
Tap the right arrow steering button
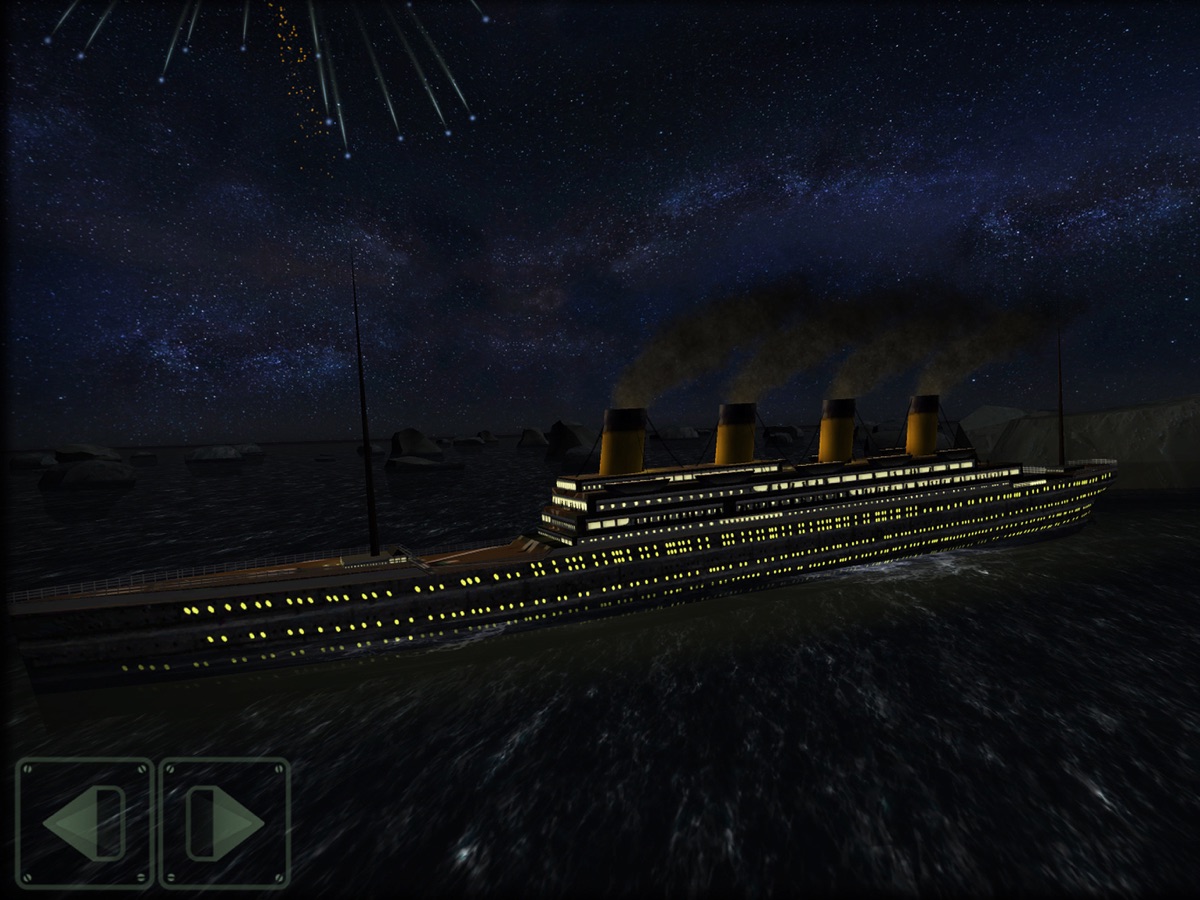(x=225, y=823)
